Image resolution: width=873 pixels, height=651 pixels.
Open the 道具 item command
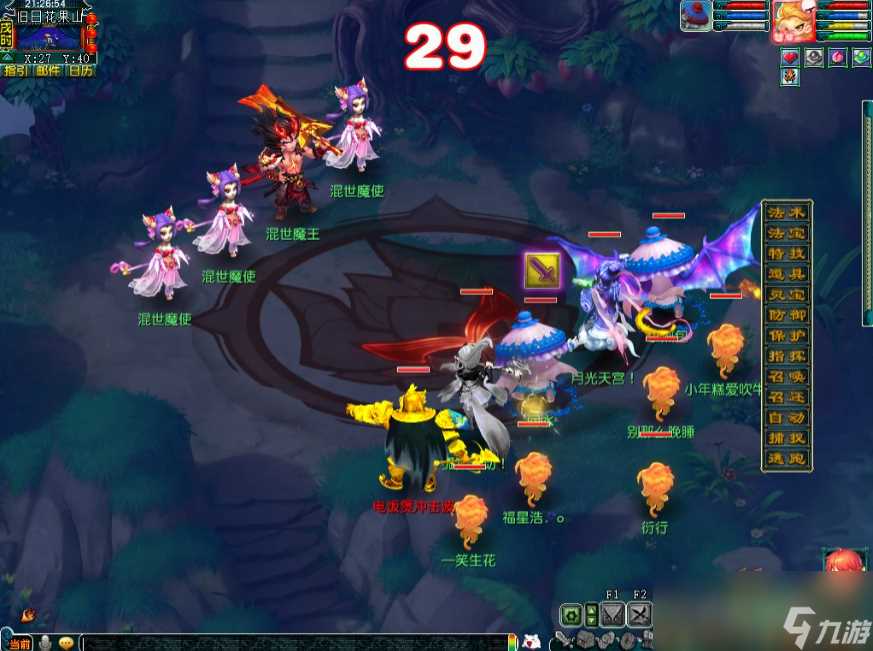(x=787, y=274)
